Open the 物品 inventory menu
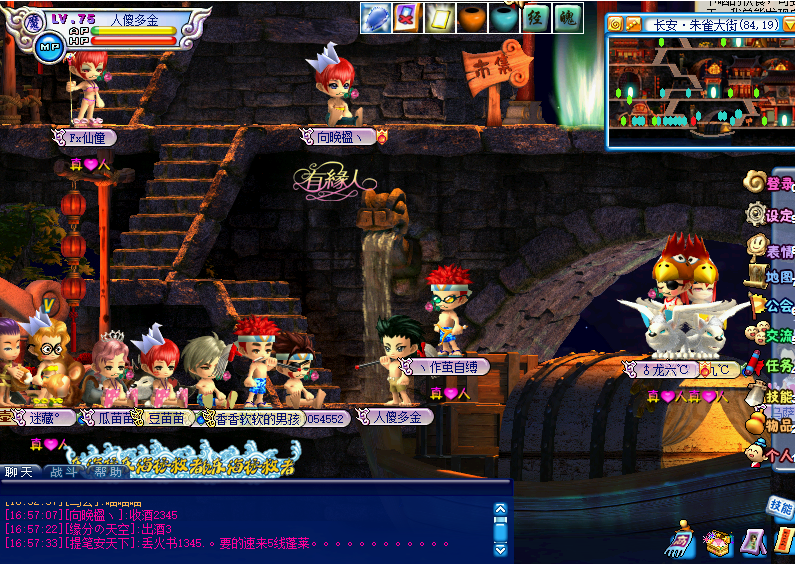 coord(769,425)
